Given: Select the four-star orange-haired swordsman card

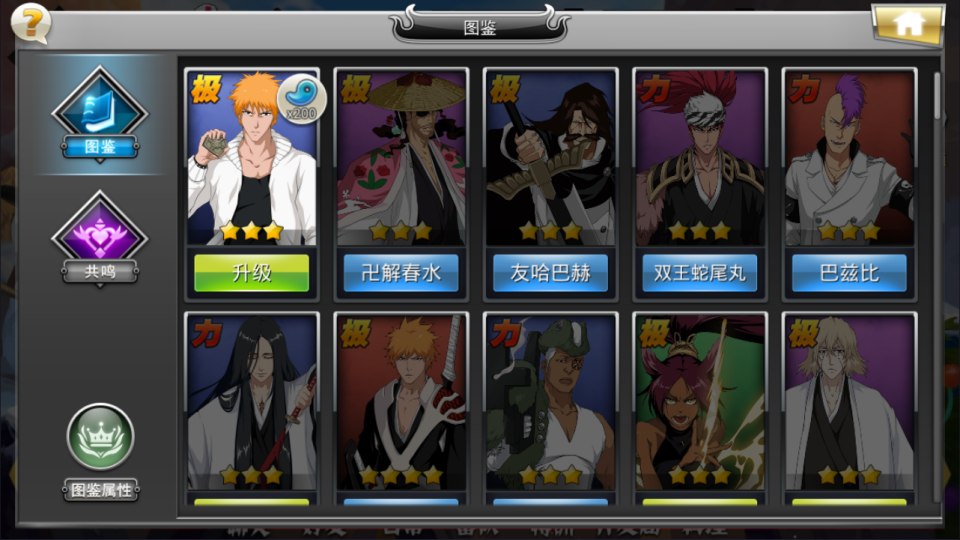Looking at the screenshot, I should point(401,402).
